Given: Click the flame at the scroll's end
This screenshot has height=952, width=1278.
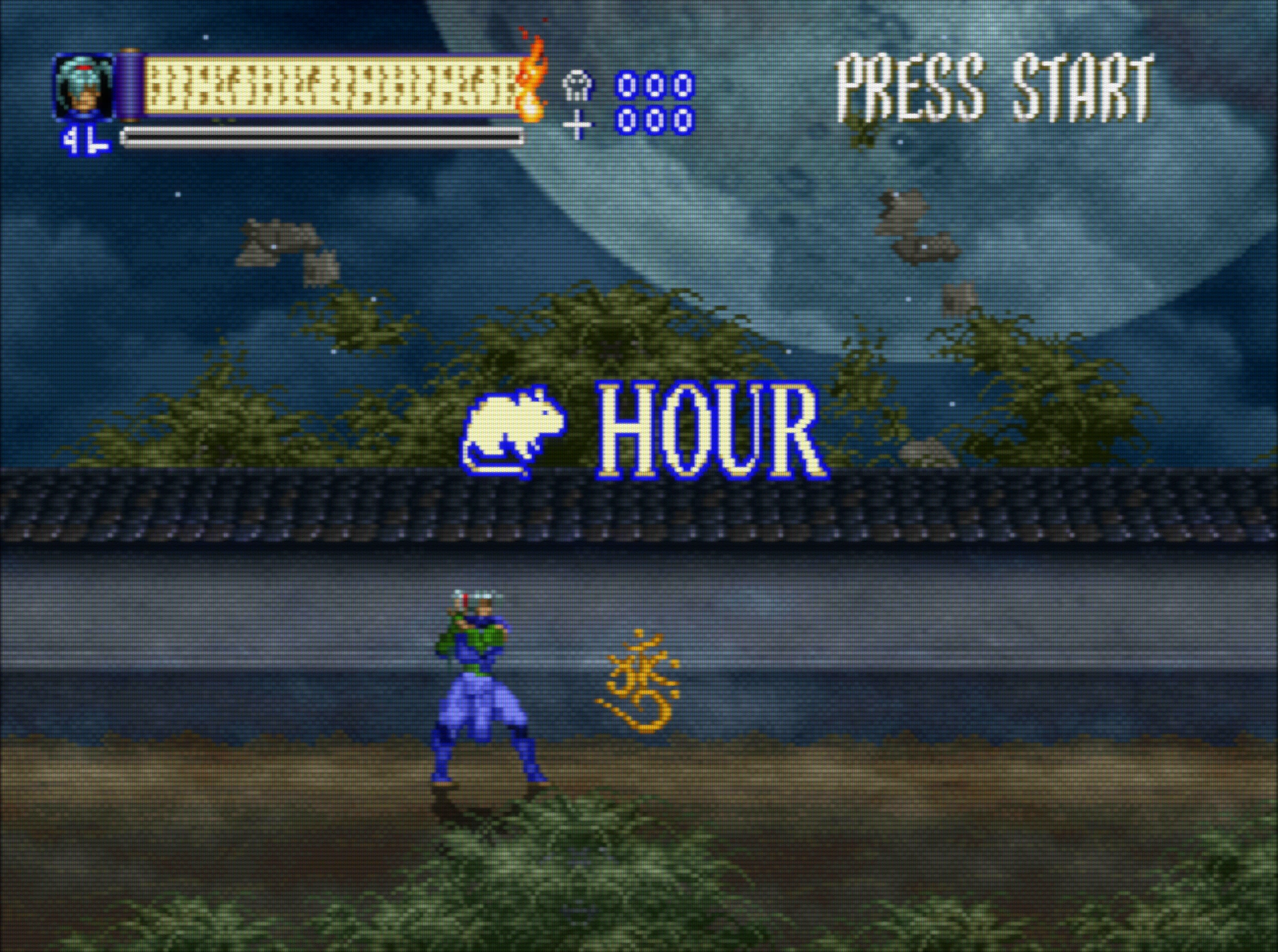Looking at the screenshot, I should tap(531, 81).
